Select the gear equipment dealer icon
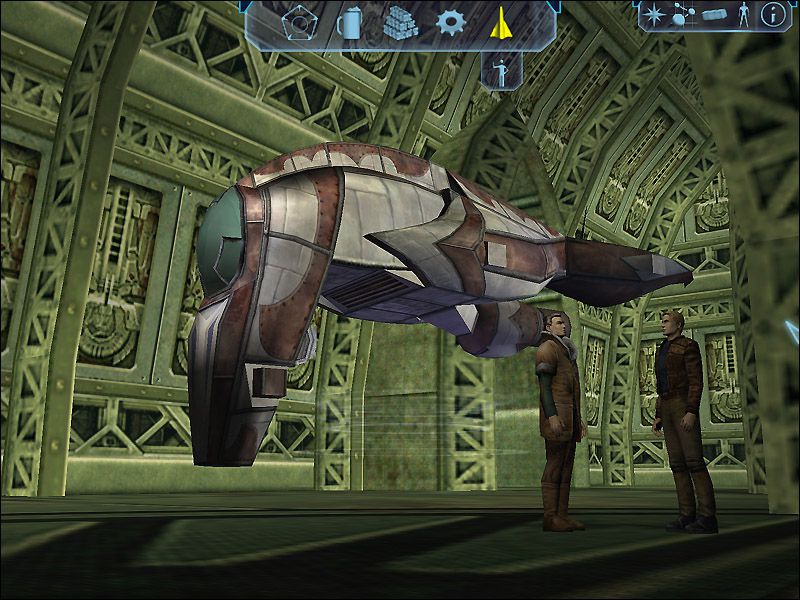 [451, 22]
